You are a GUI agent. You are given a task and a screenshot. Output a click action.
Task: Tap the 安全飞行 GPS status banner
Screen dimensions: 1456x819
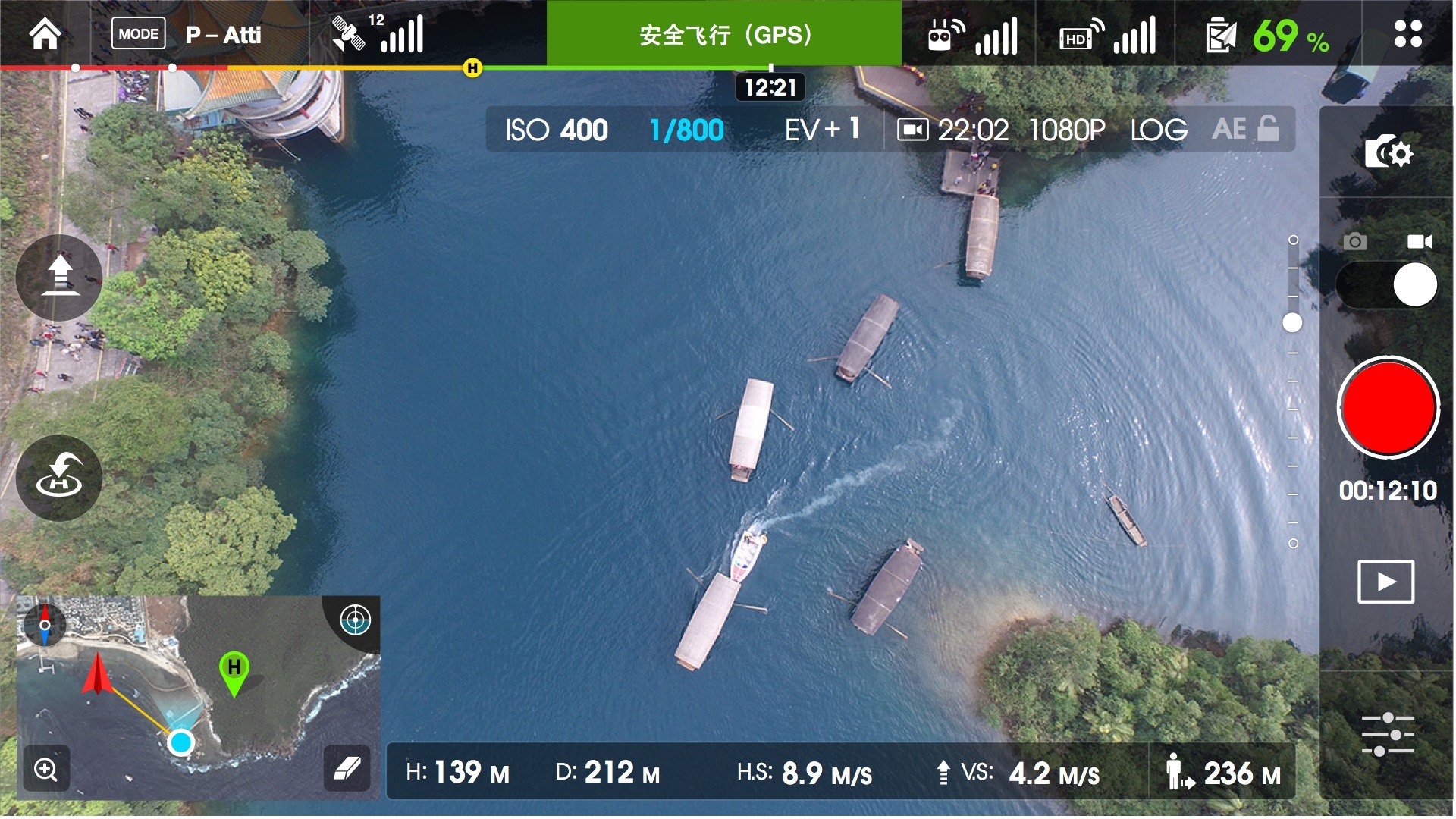coord(726,33)
